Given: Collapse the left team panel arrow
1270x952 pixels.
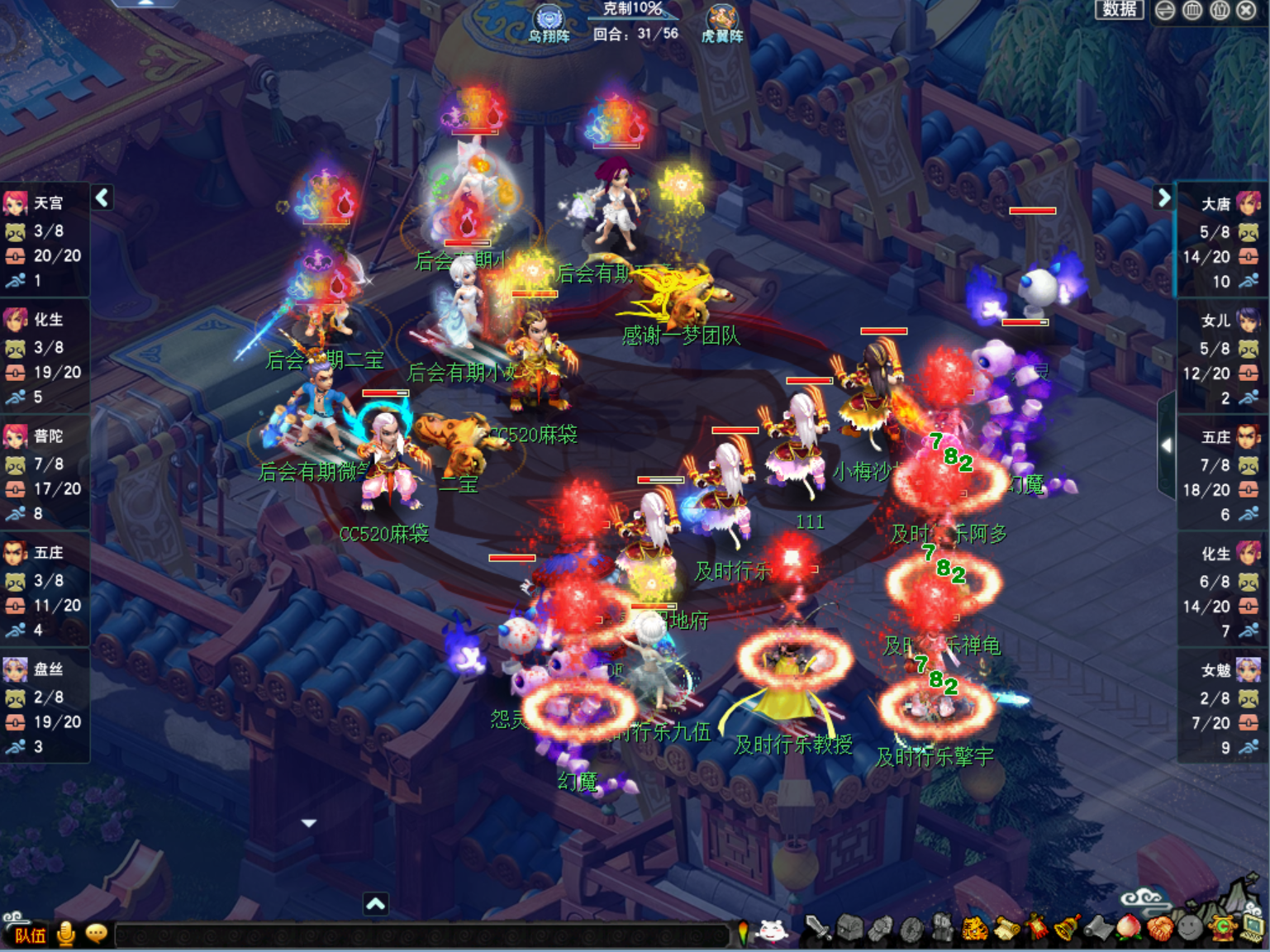Looking at the screenshot, I should [102, 198].
